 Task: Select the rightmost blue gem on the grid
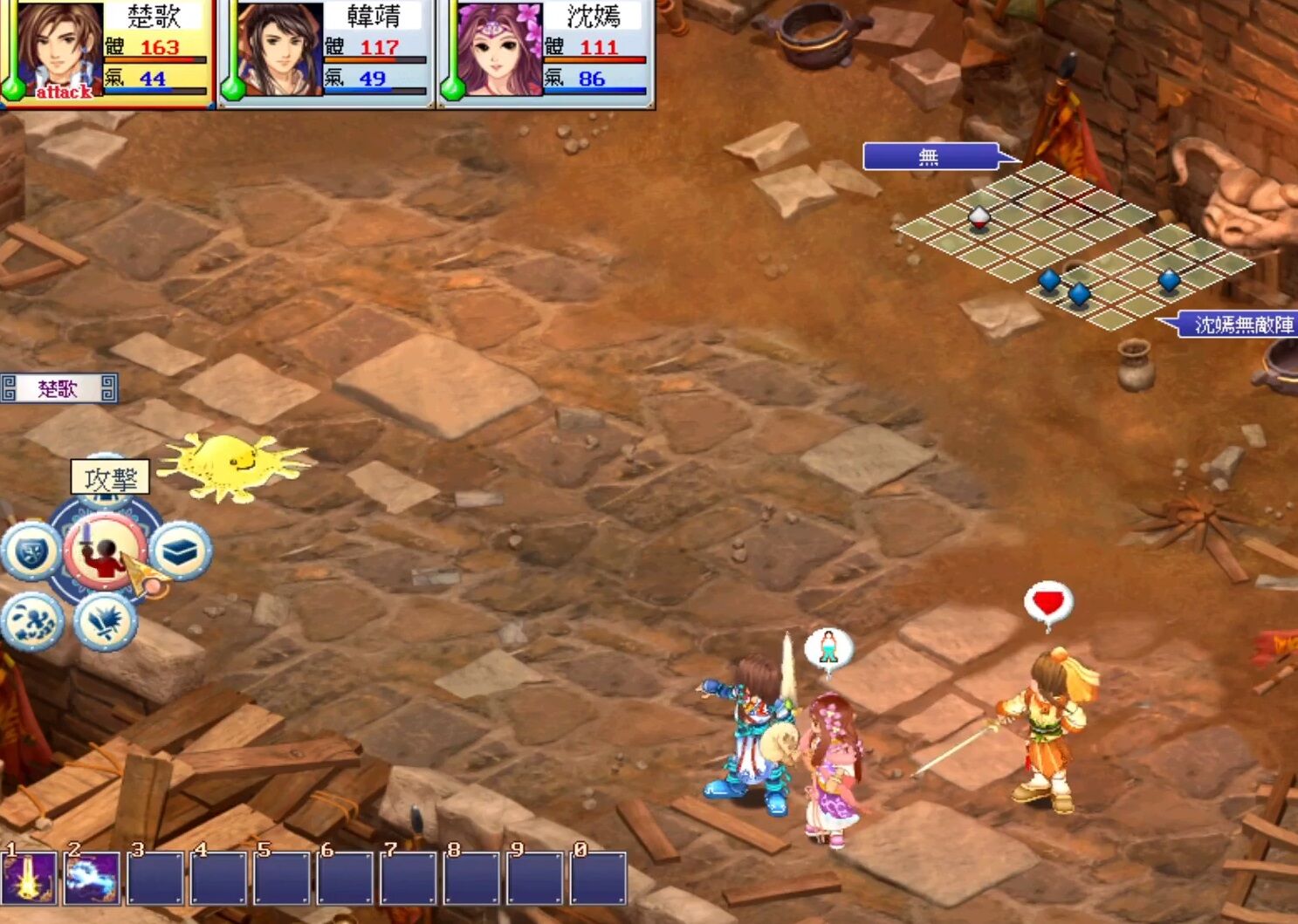pos(1169,279)
